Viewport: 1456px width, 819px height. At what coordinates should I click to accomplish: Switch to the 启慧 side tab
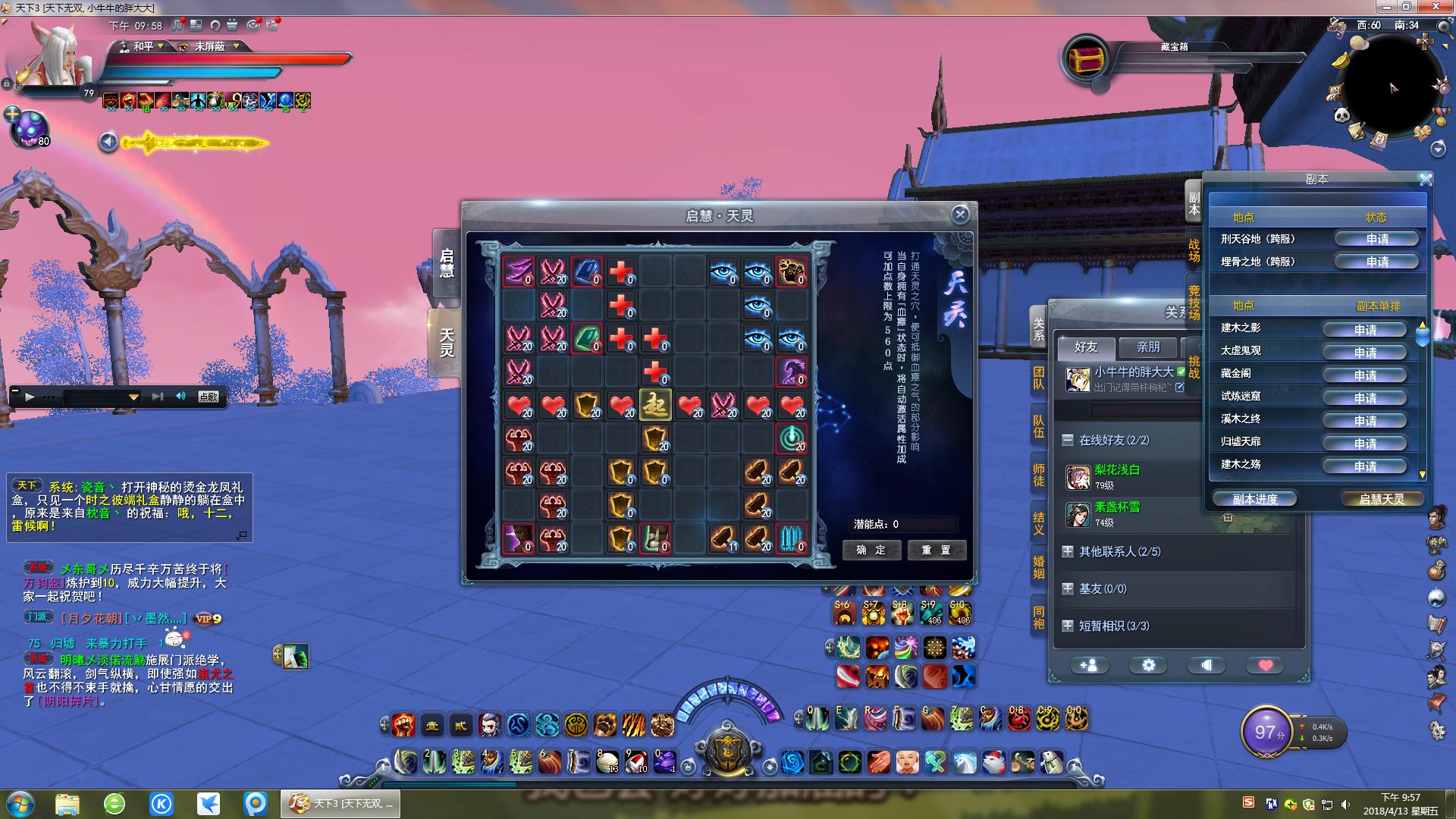(x=447, y=263)
